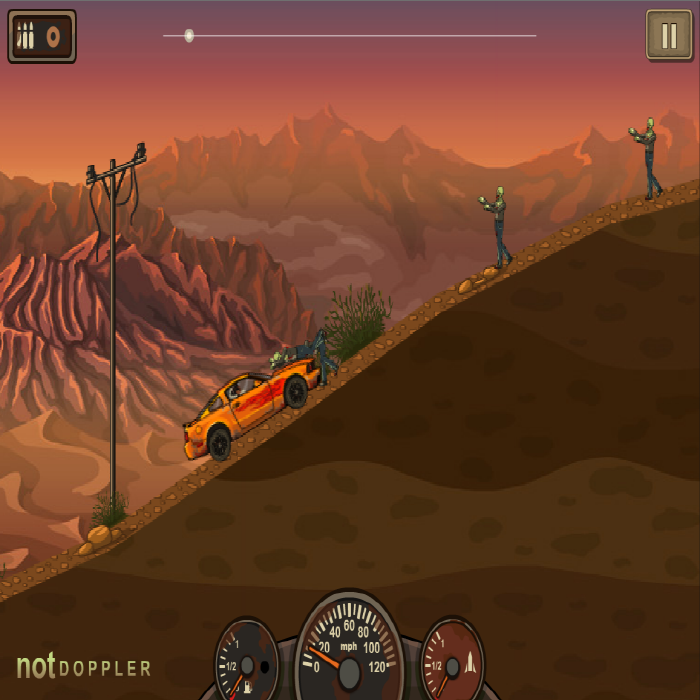Pause the game with the top-right button
Viewport: 700px width, 700px height.
coord(668,36)
